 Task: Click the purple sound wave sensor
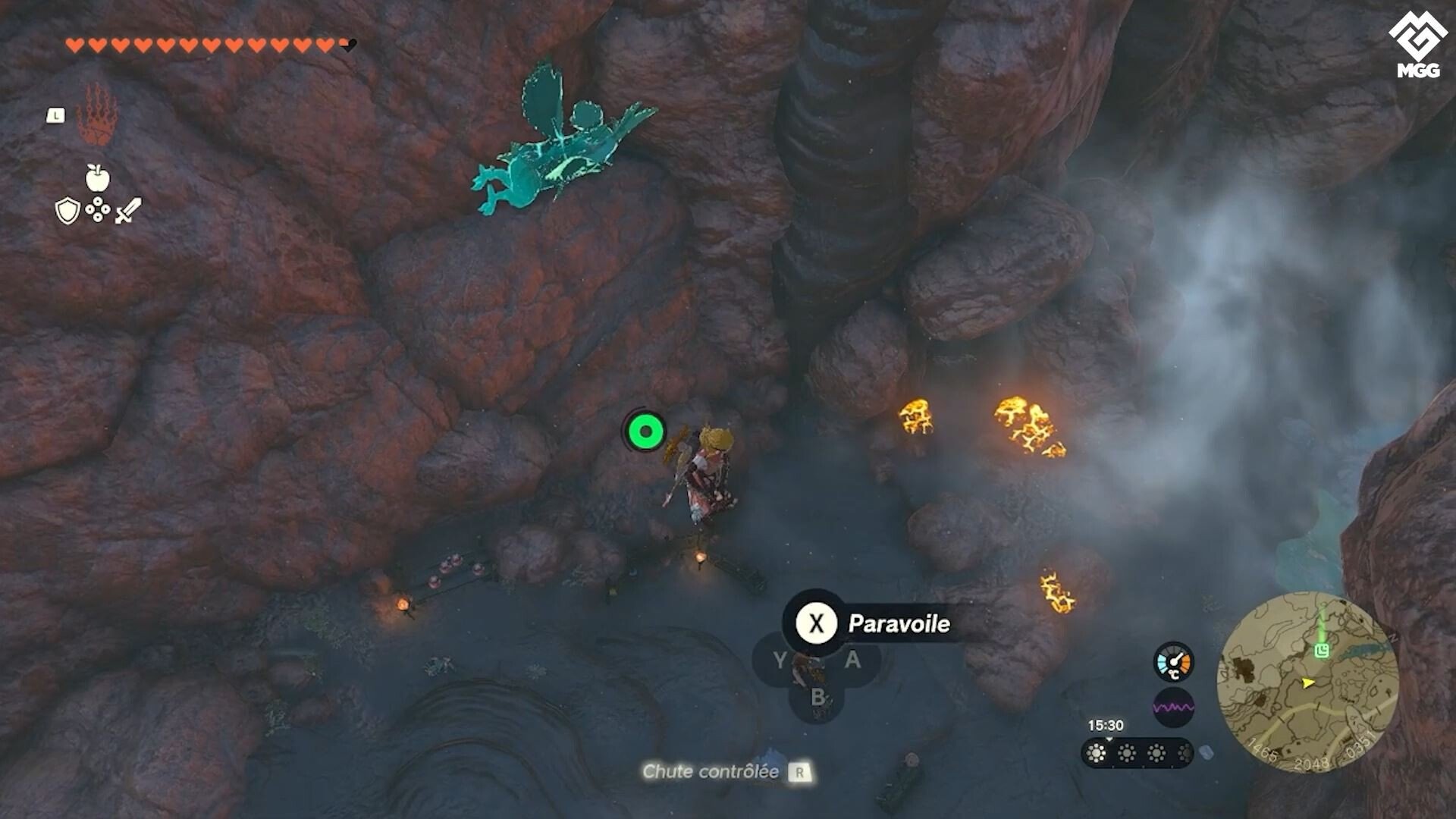pyautogui.click(x=1173, y=708)
